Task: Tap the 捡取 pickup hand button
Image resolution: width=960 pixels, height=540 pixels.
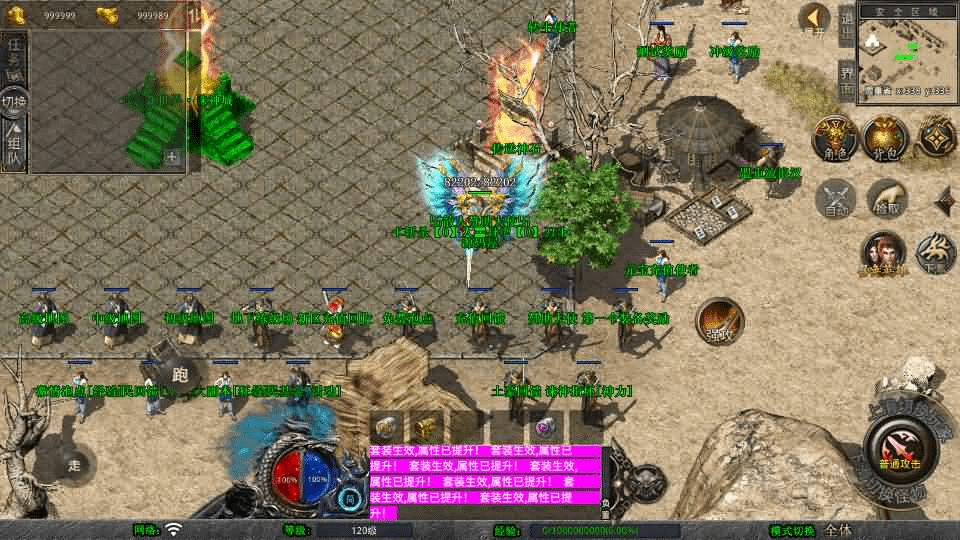Action: coord(887,198)
